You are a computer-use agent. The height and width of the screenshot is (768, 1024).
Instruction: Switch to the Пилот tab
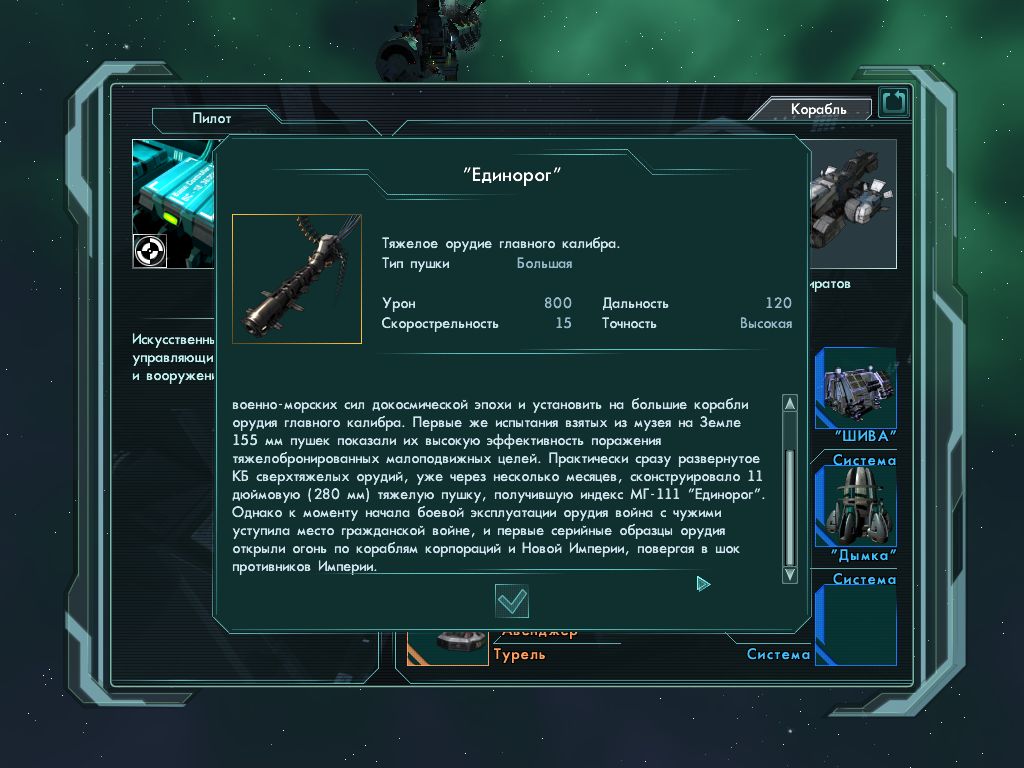click(211, 118)
